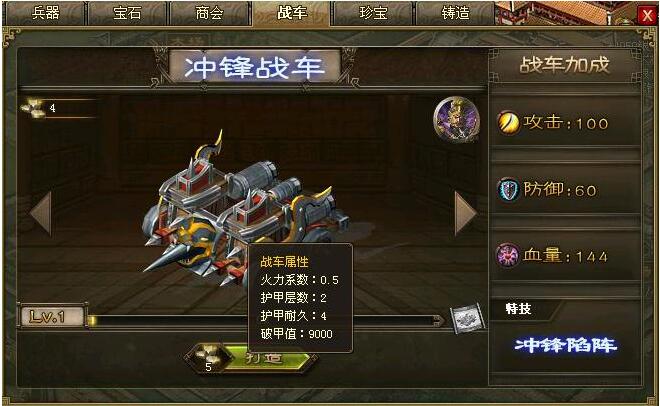Image resolution: width=660 pixels, height=406 pixels.
Task: Activate the 冲锋陷阵 special skill
Action: click(565, 346)
